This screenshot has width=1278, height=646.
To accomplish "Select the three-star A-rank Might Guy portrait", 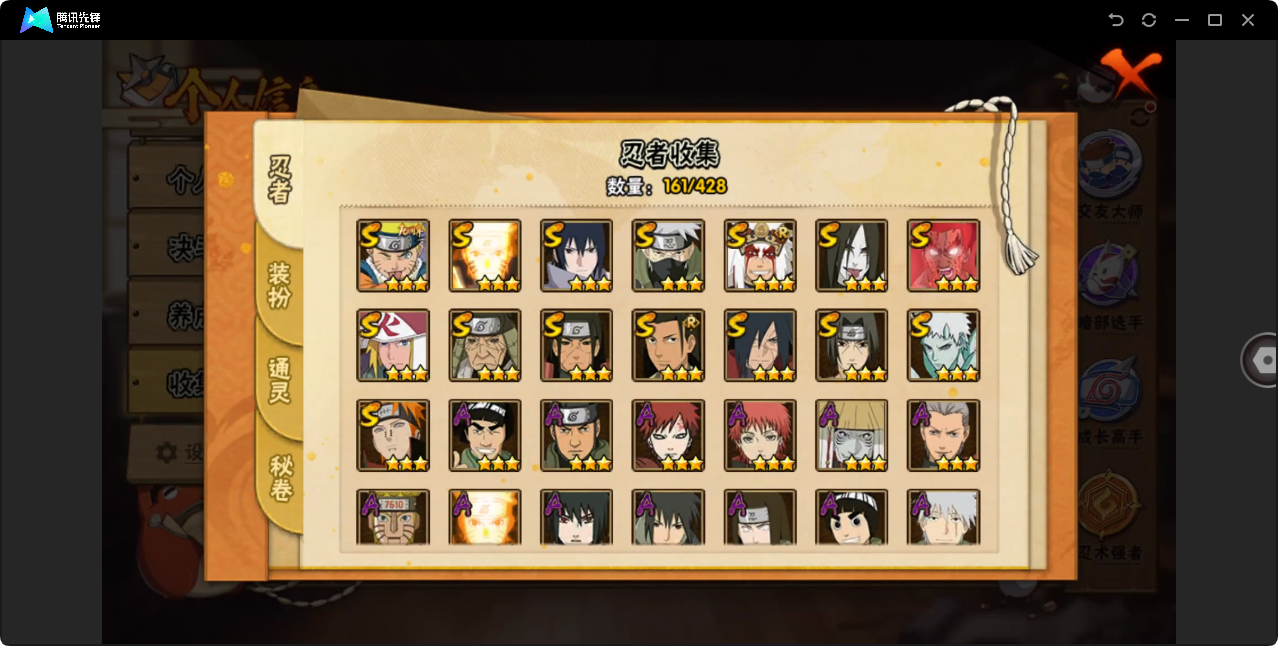I will coord(485,436).
